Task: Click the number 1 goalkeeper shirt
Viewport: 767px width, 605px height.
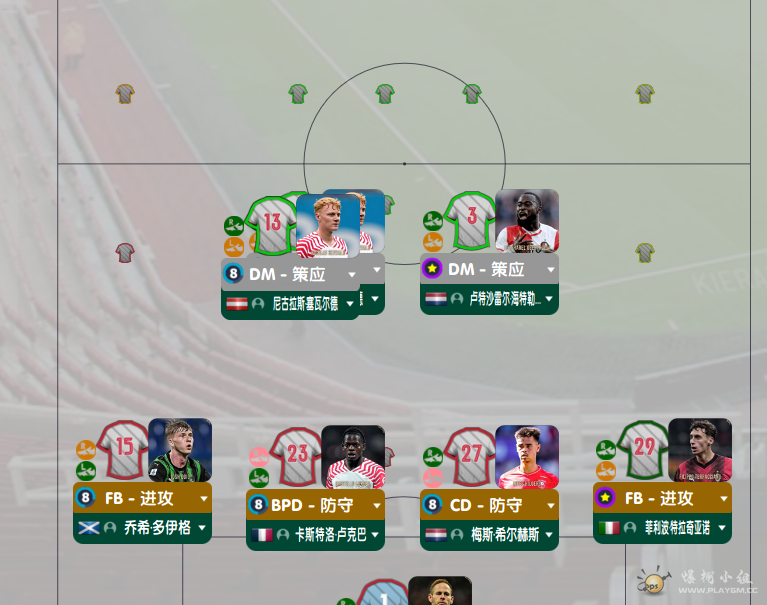Action: click(x=384, y=595)
